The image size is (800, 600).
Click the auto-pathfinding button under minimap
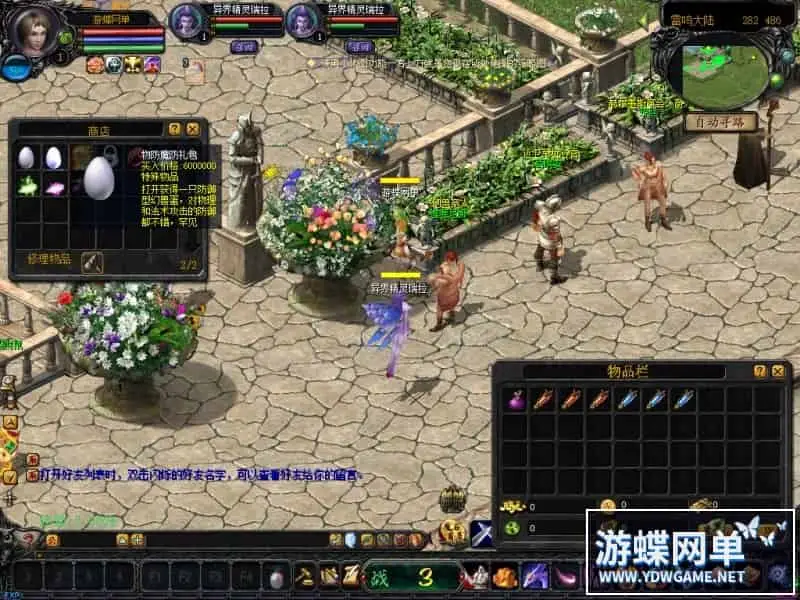point(719,123)
